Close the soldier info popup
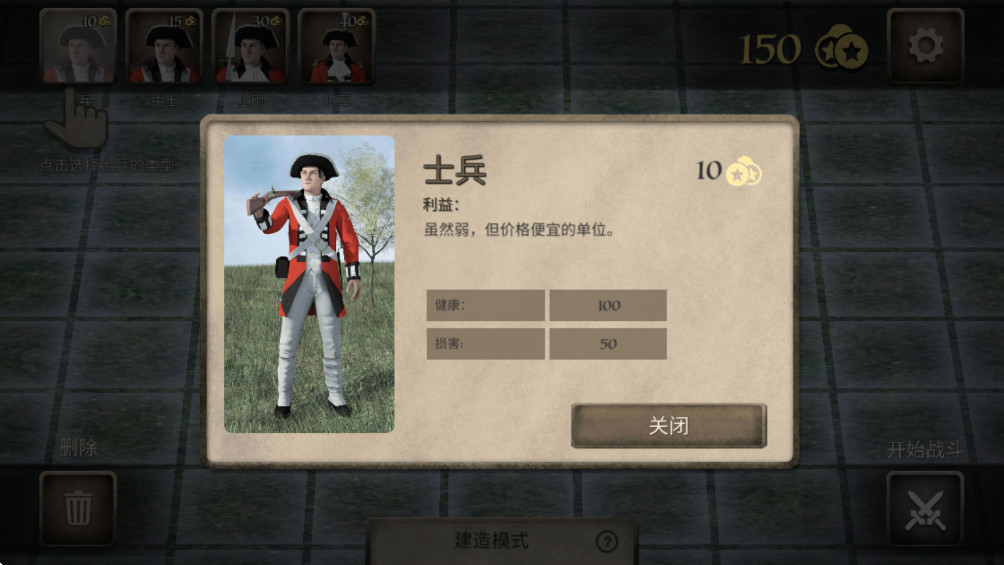 tap(668, 425)
